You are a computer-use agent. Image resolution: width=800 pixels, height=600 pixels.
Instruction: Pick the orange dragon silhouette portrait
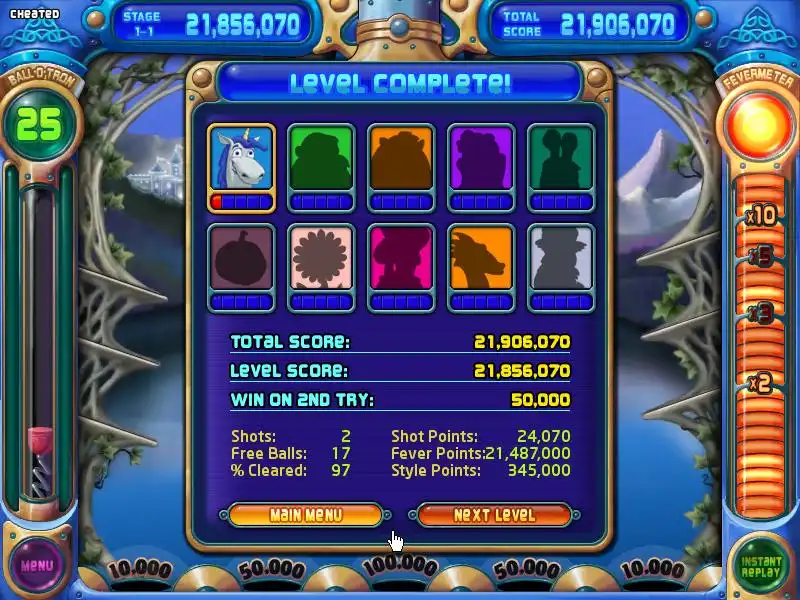pos(481,259)
